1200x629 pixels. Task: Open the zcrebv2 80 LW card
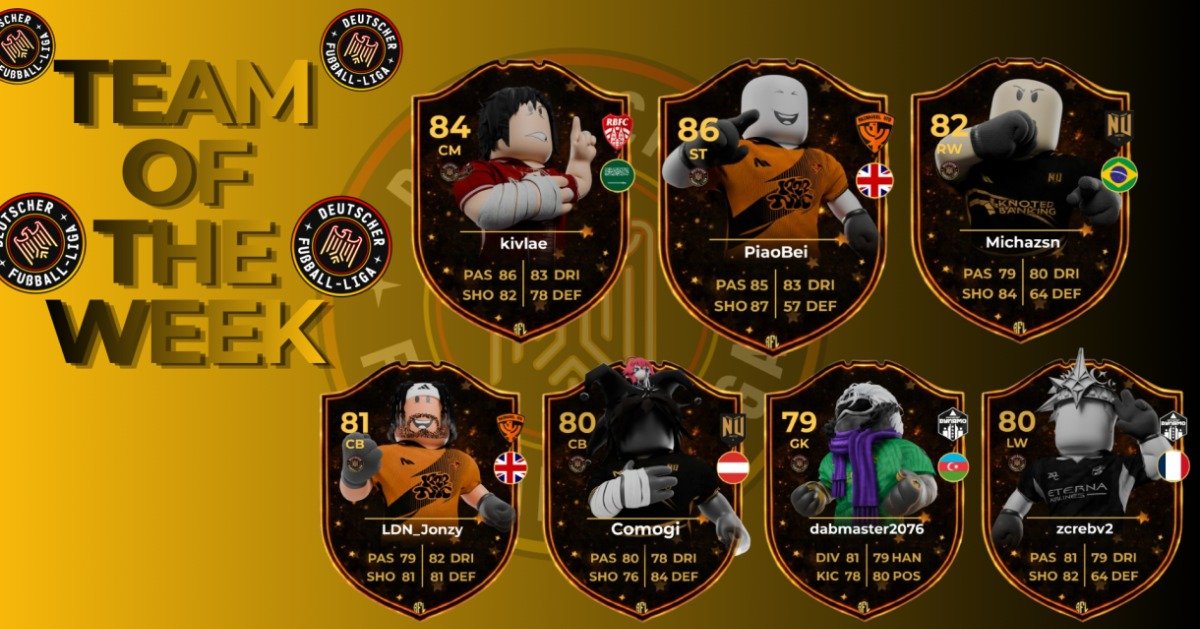click(x=1083, y=490)
